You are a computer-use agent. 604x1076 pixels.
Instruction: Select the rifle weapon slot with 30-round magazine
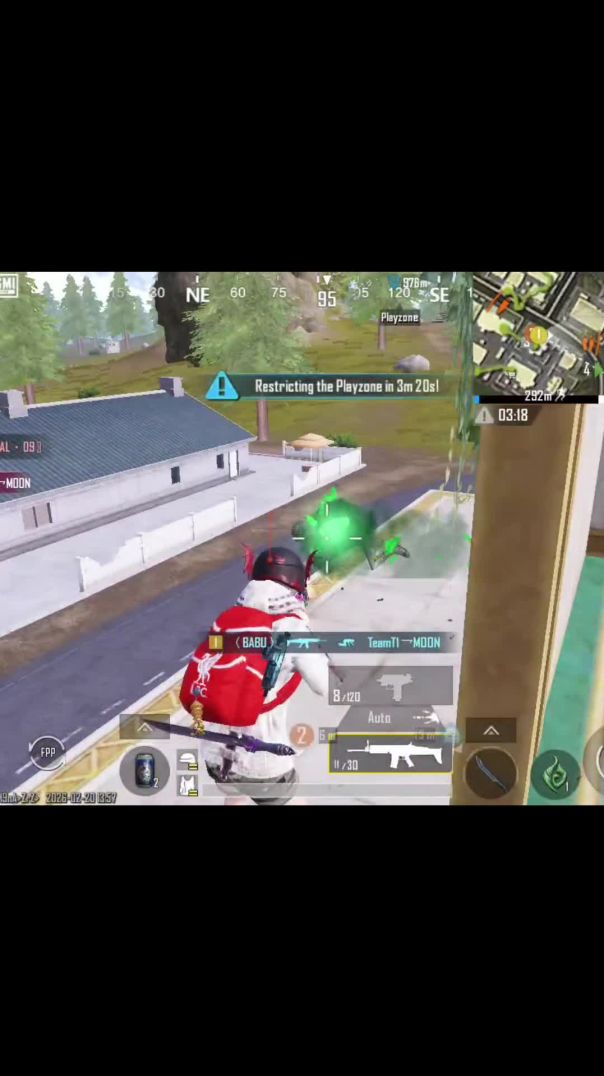coord(390,754)
